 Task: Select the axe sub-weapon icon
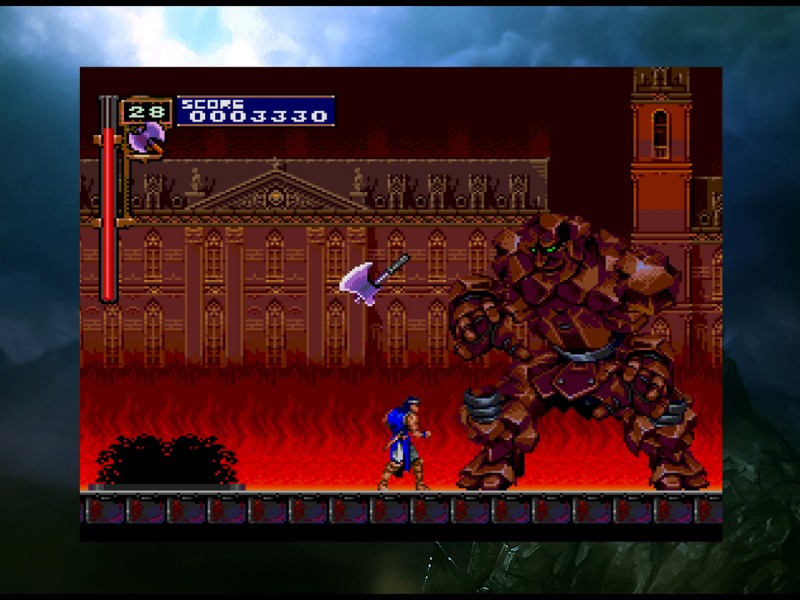[x=146, y=139]
